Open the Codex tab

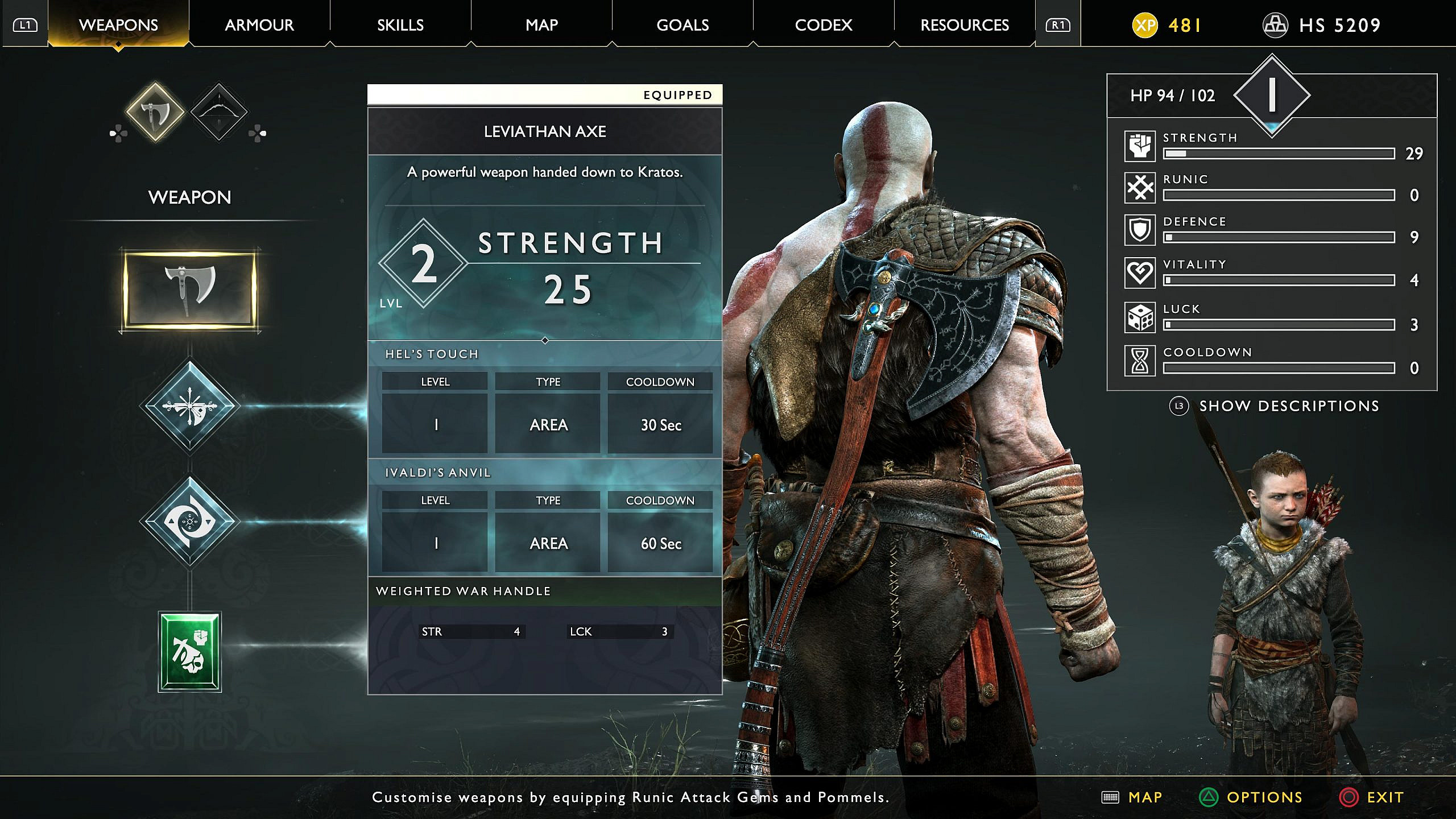click(824, 25)
